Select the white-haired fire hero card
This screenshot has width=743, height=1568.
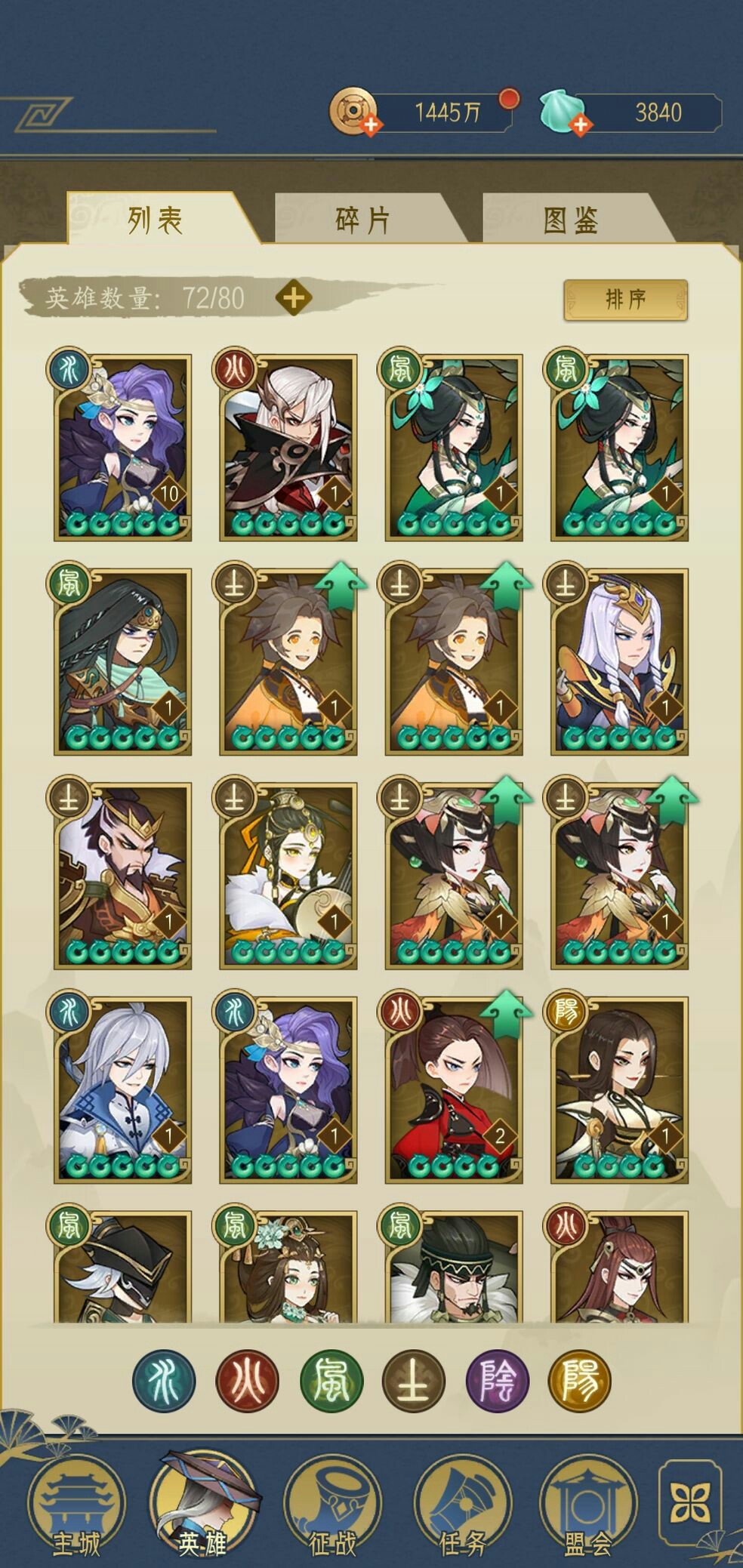click(x=288, y=447)
